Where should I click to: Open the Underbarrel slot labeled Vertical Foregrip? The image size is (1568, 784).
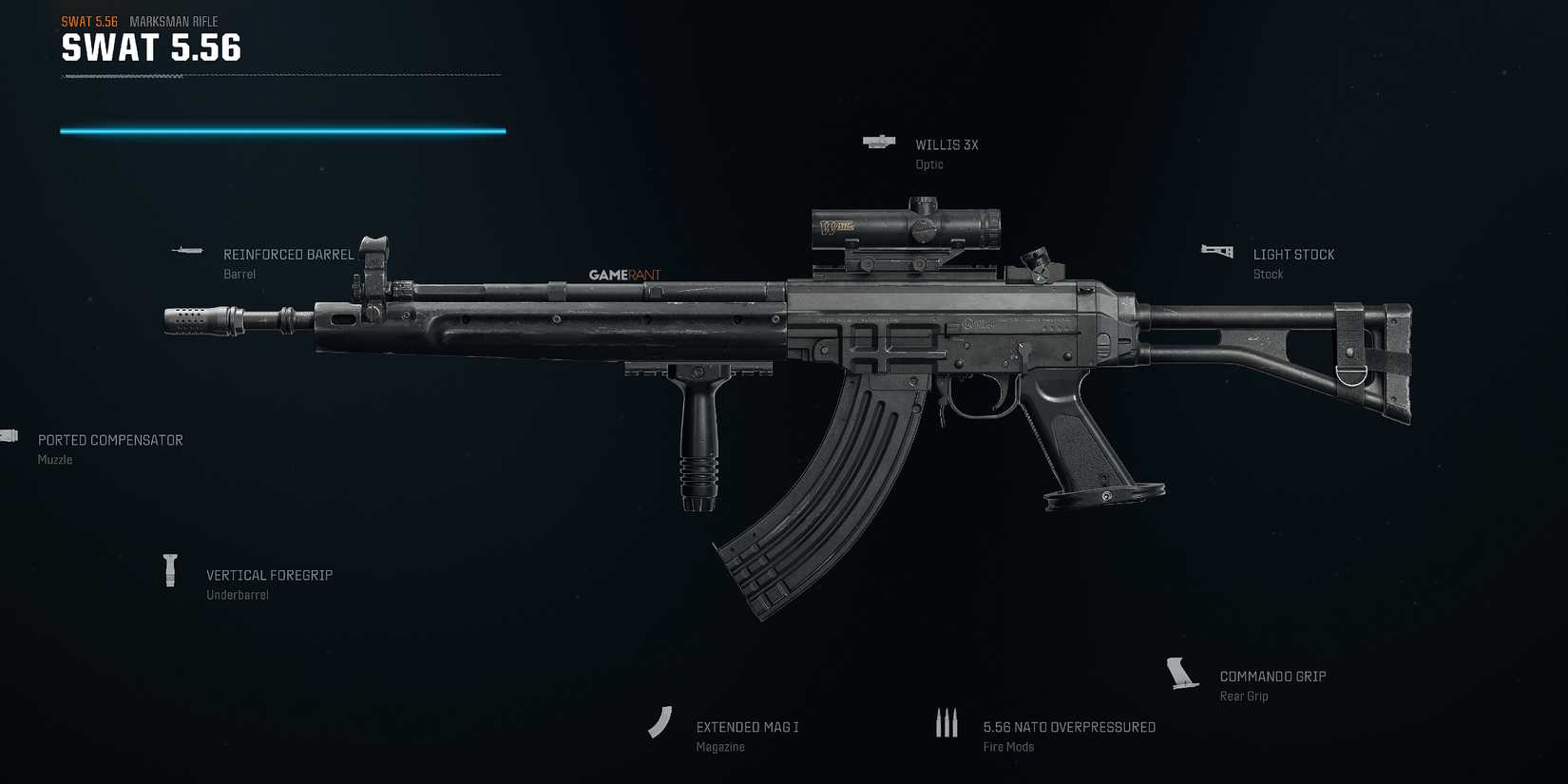point(270,575)
